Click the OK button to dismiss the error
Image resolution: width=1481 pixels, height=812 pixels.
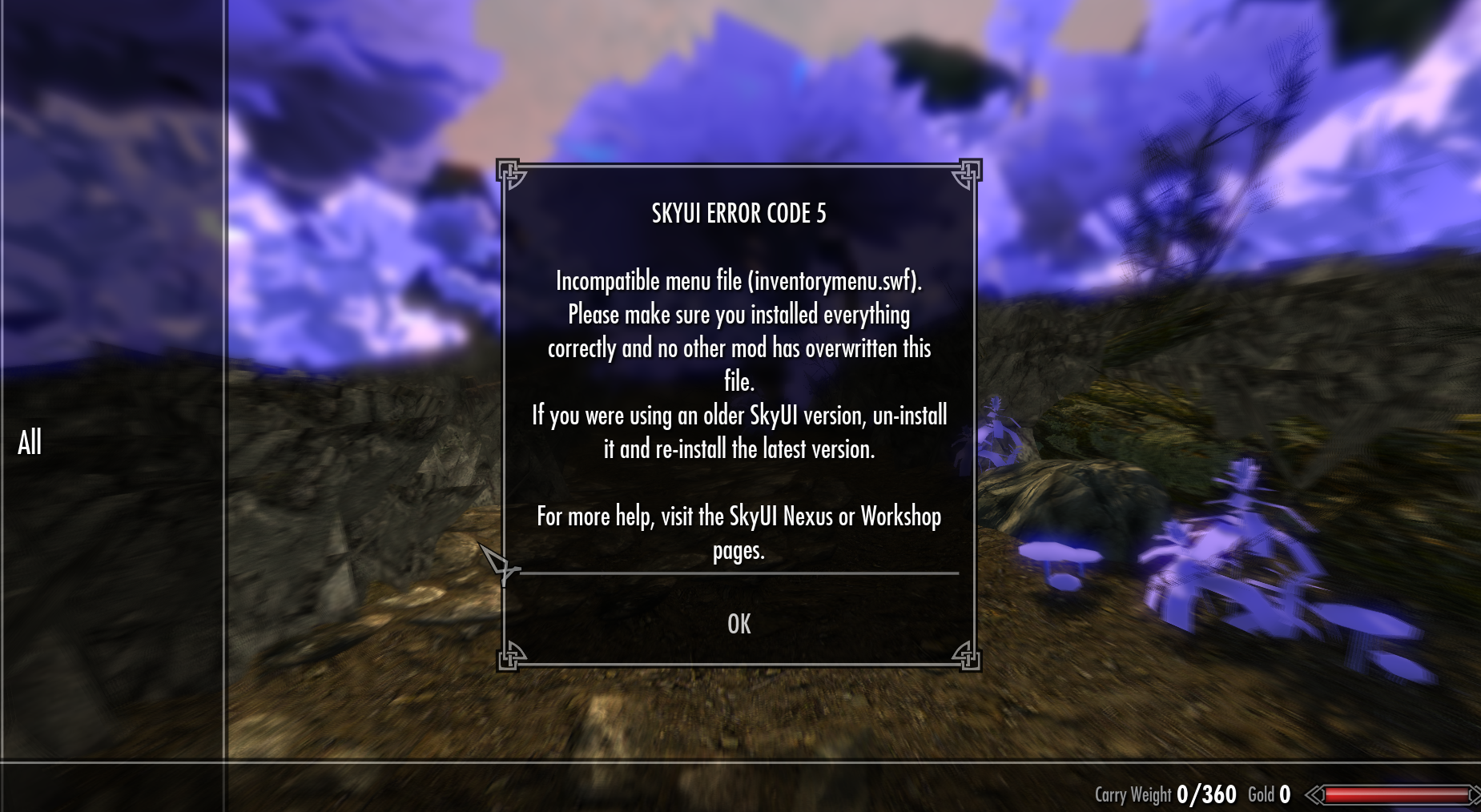pyautogui.click(x=739, y=624)
